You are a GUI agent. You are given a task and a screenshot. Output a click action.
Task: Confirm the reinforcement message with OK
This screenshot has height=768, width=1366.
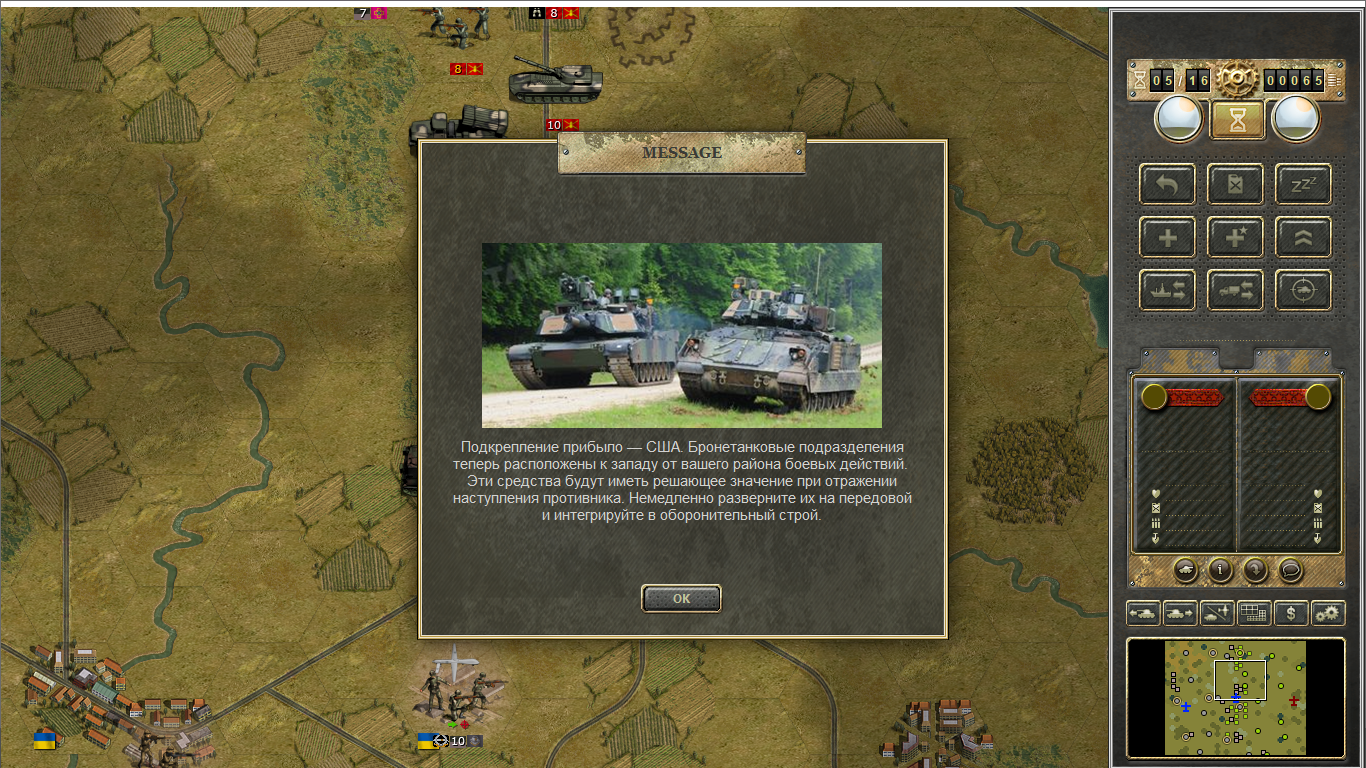pyautogui.click(x=681, y=598)
